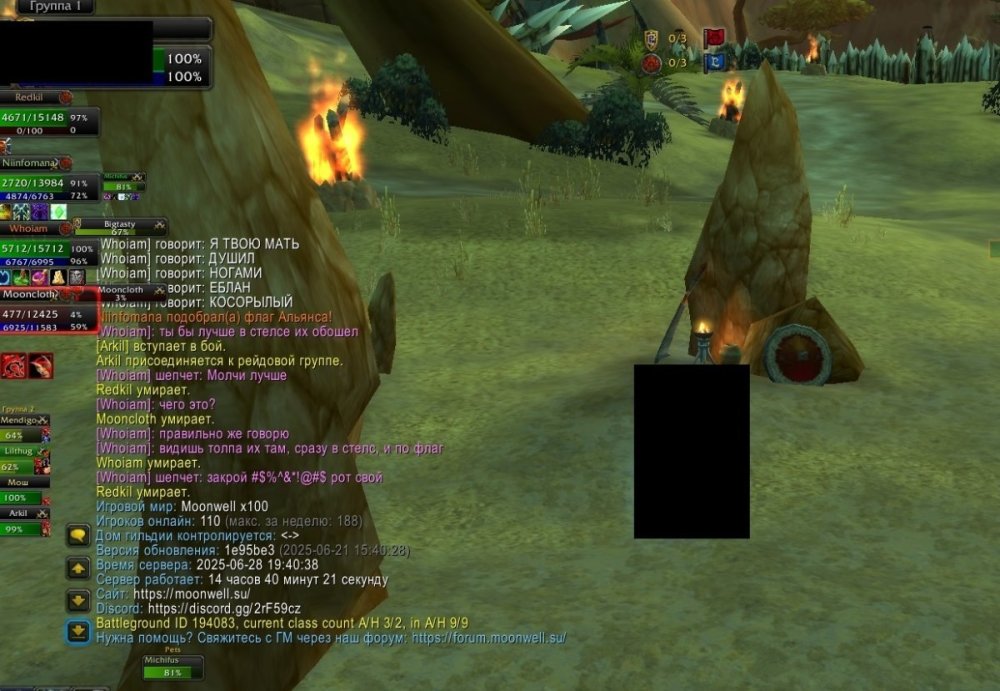
Task: Click the Horde flag score icon
Action: tap(652, 63)
